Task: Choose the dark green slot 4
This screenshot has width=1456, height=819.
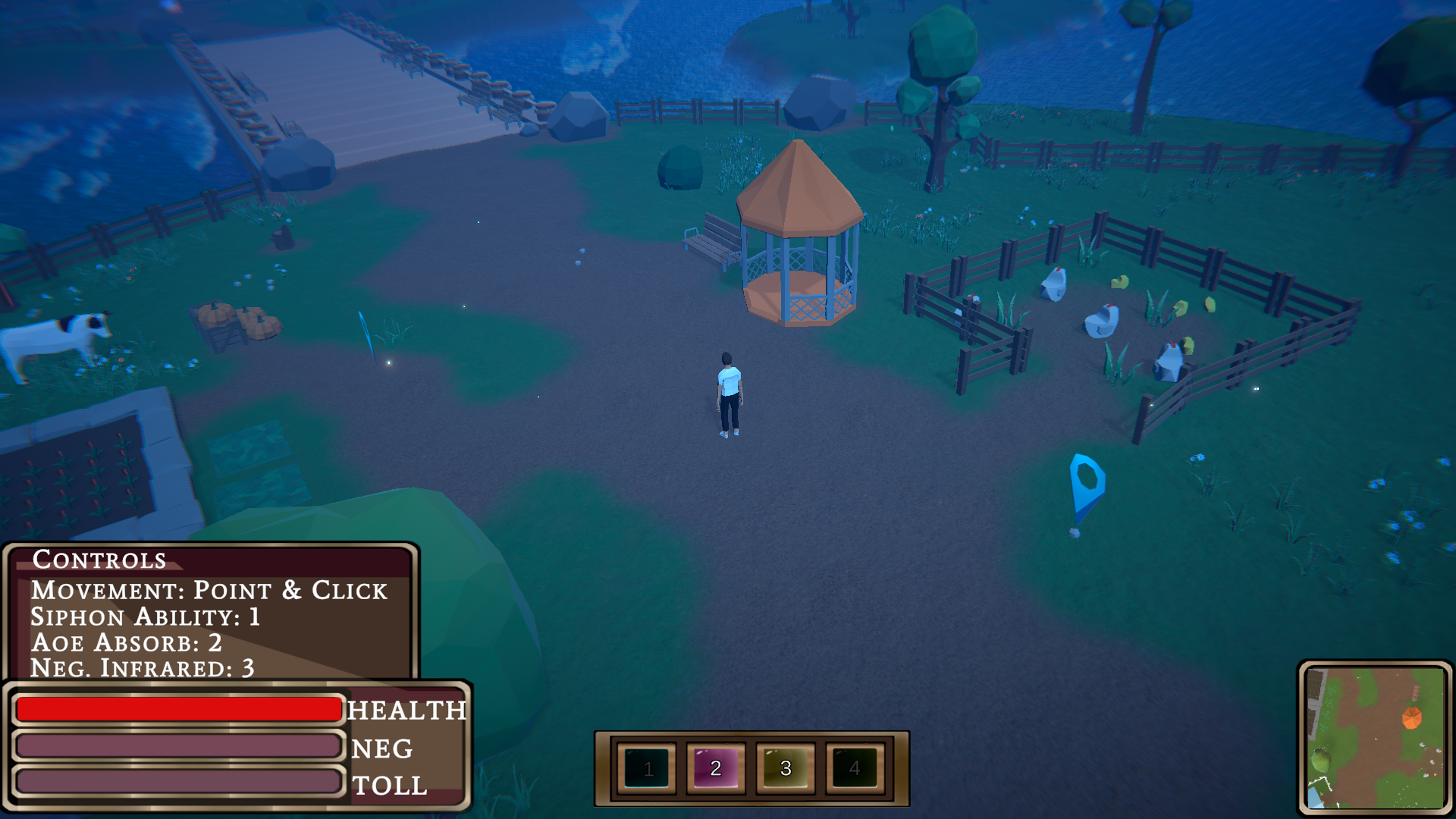Action: [855, 768]
